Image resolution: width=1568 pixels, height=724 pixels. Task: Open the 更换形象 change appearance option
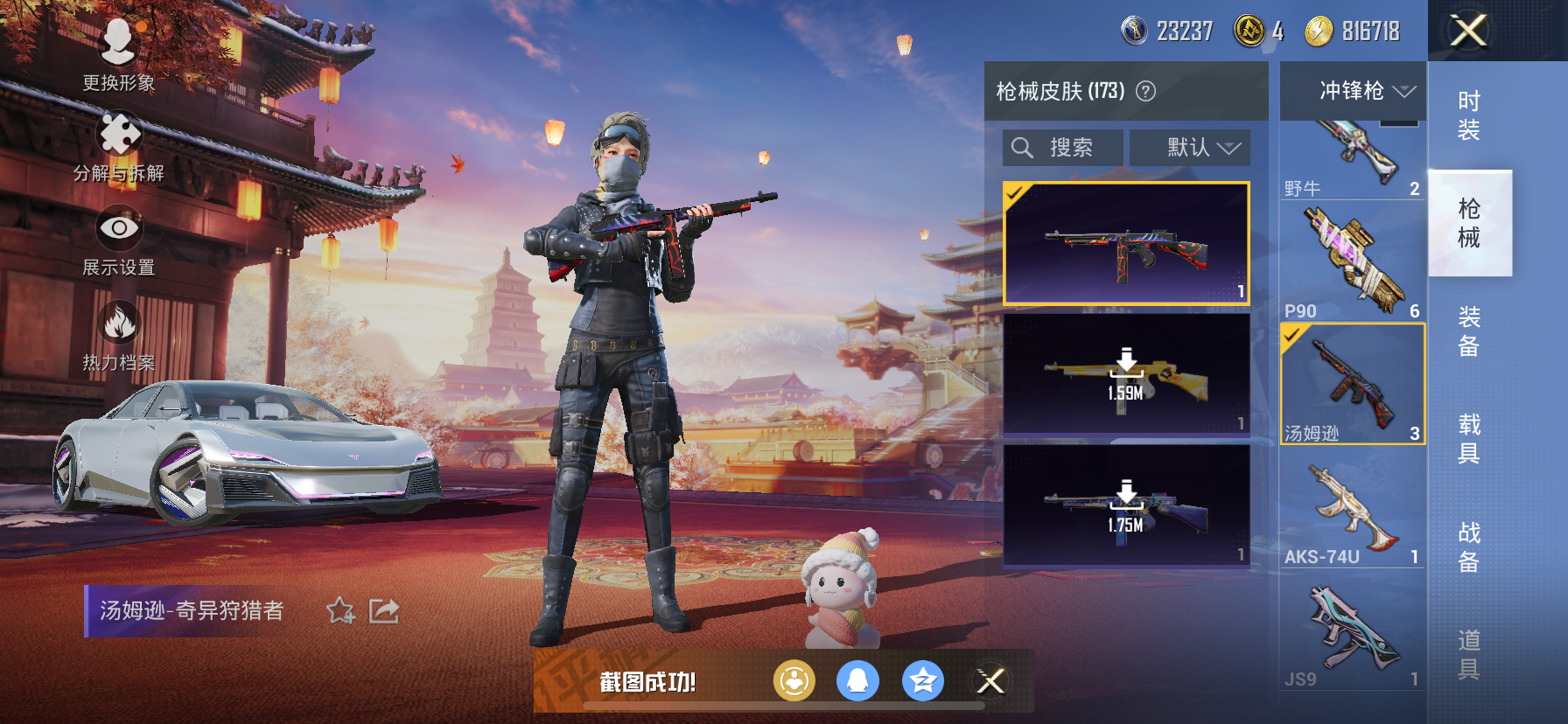(118, 52)
